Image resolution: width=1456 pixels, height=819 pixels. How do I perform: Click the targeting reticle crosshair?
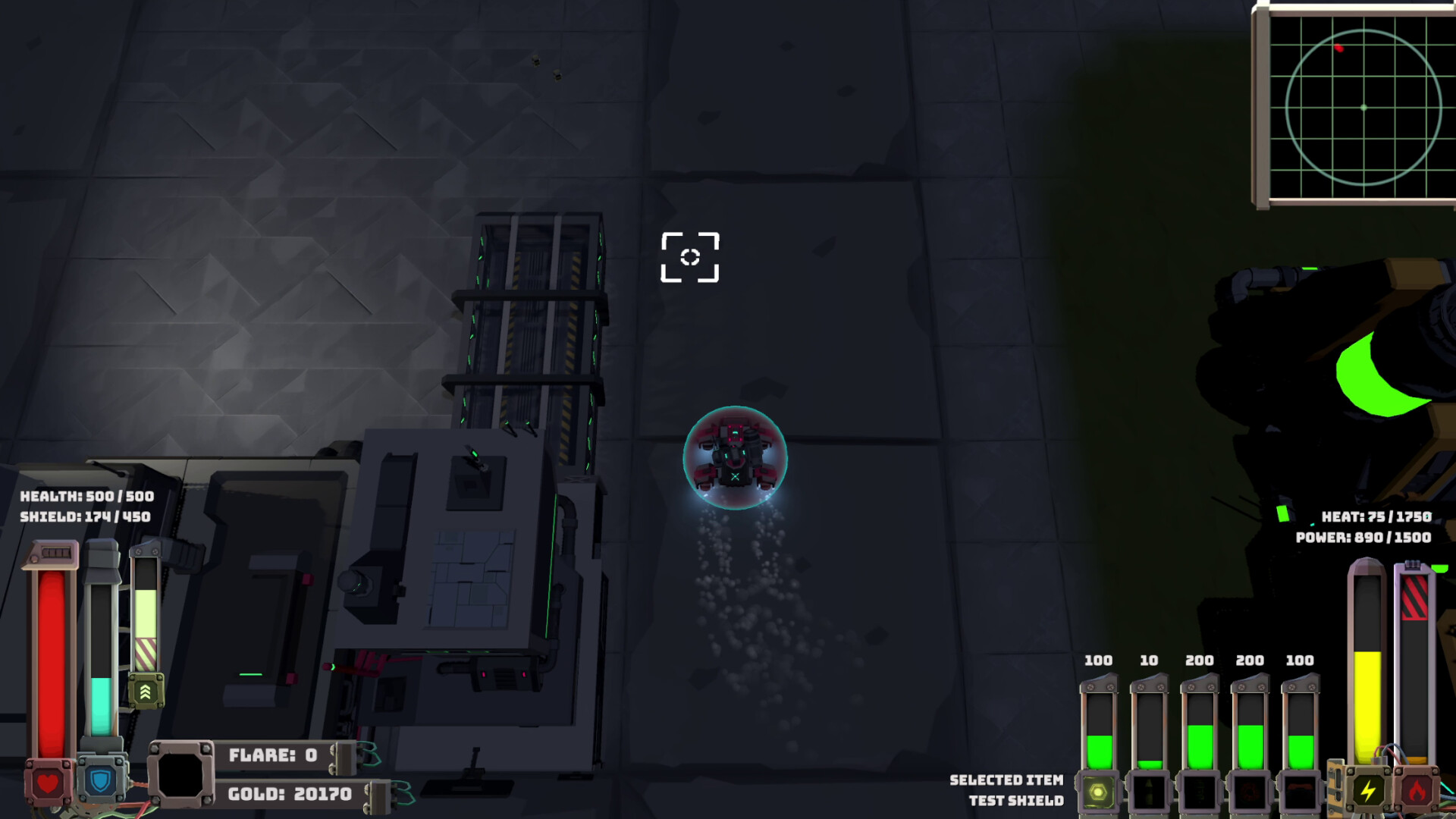pos(689,258)
